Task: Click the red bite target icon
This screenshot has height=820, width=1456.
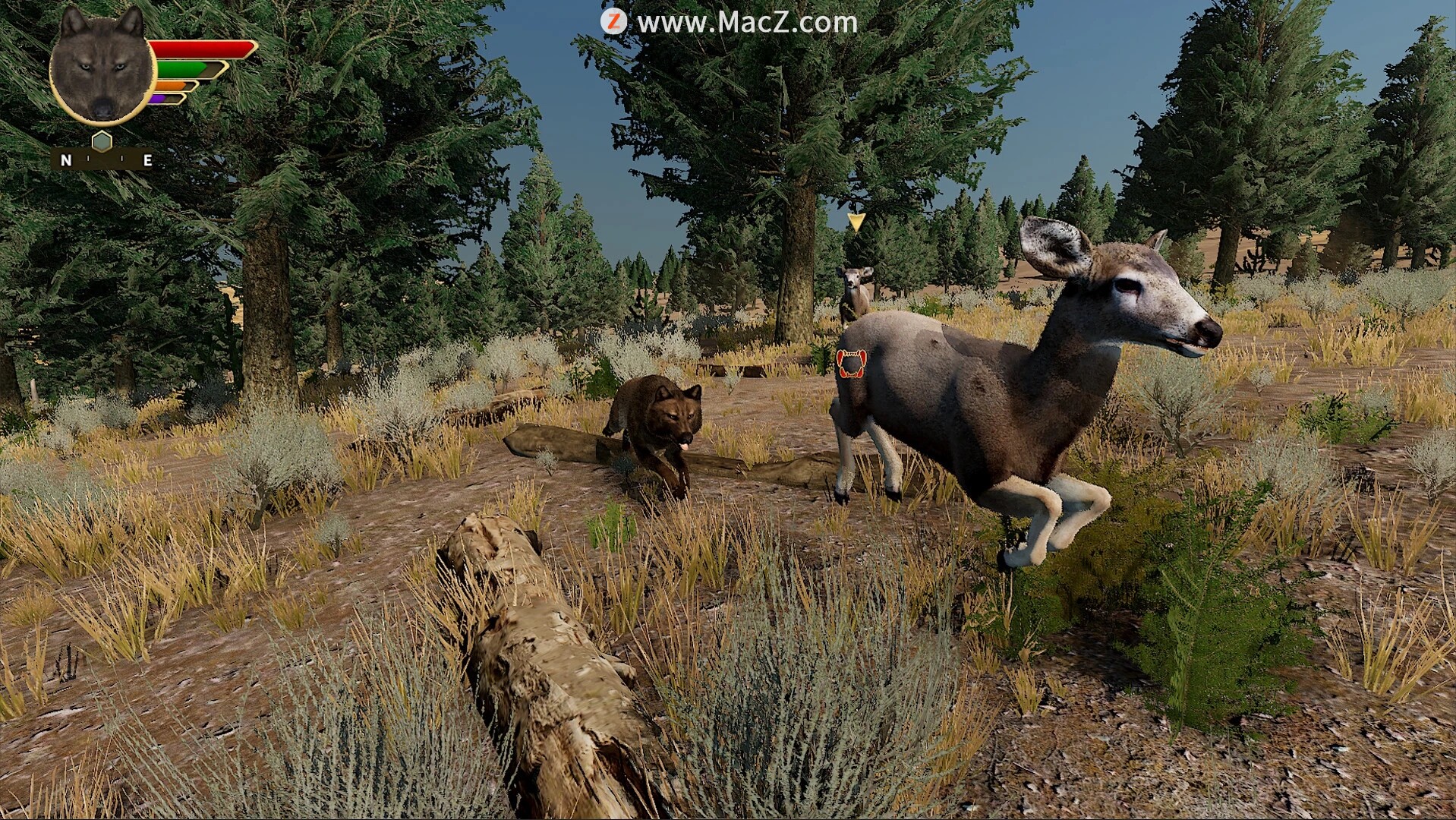Action: tap(851, 363)
